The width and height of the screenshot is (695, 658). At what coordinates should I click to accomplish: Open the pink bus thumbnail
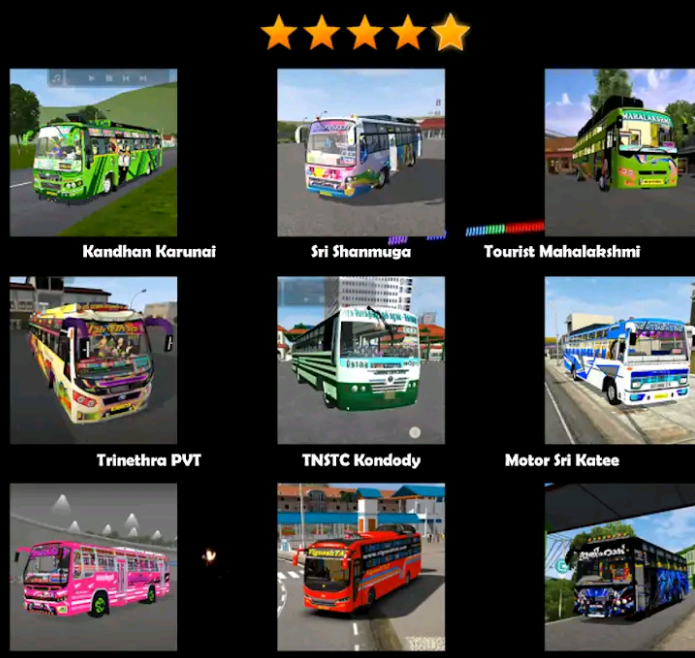tap(93, 567)
